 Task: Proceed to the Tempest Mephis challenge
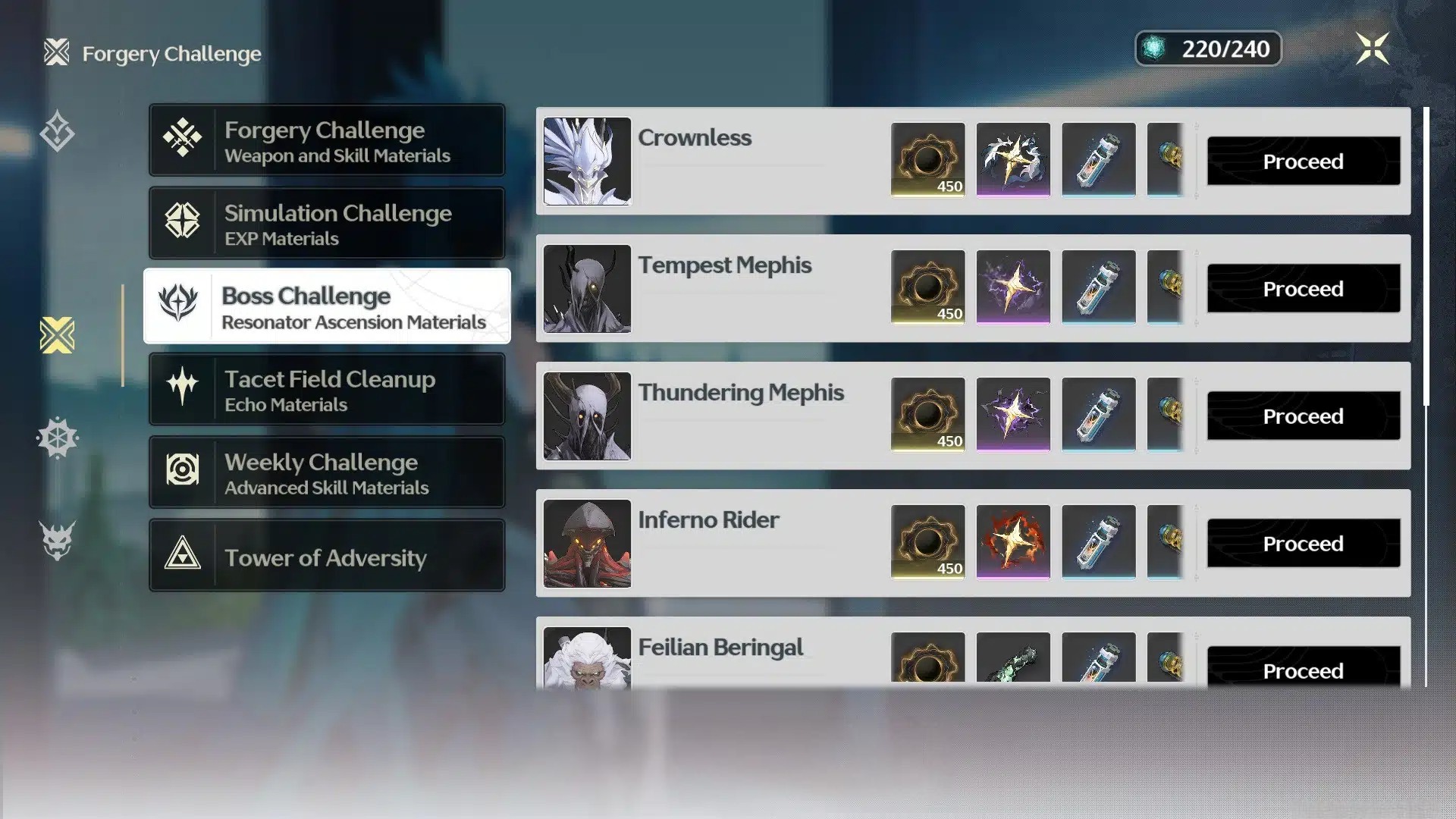1303,289
